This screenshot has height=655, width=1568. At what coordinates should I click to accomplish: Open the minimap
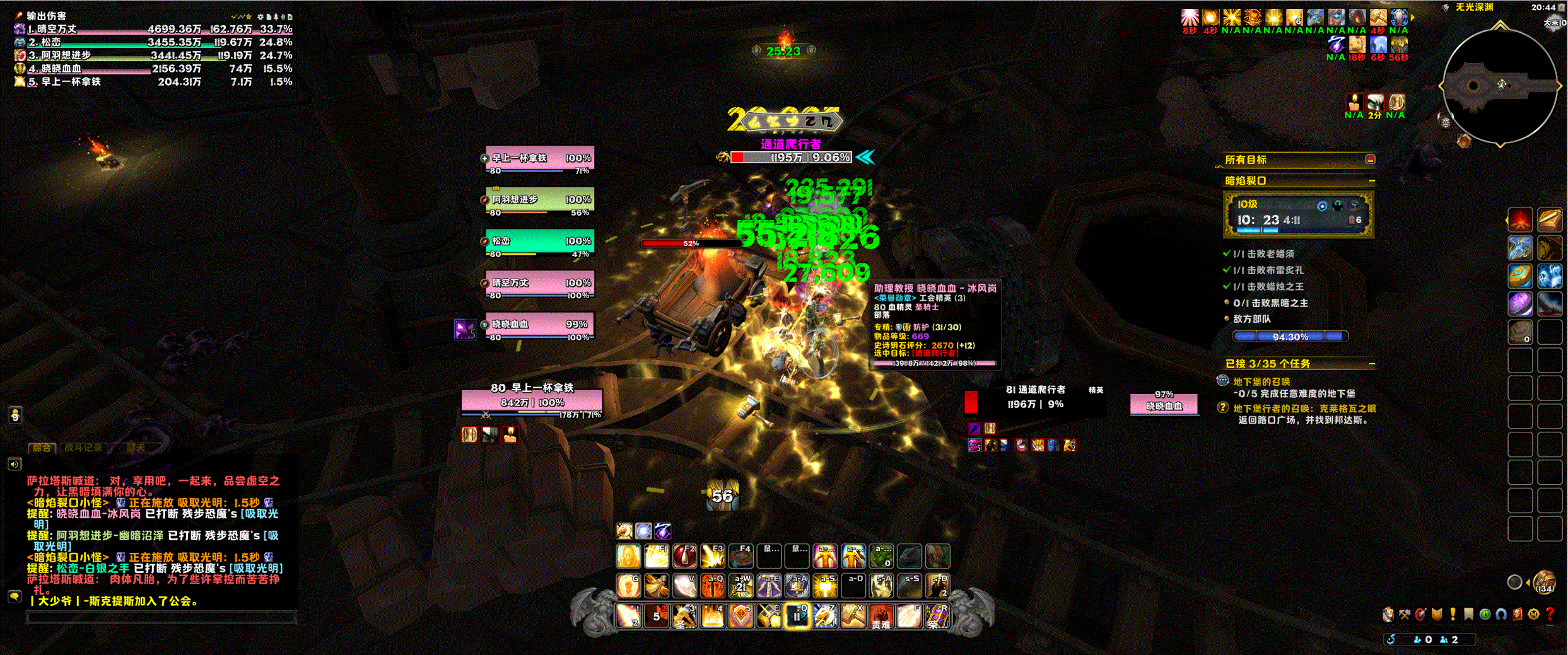pyautogui.click(x=1499, y=86)
